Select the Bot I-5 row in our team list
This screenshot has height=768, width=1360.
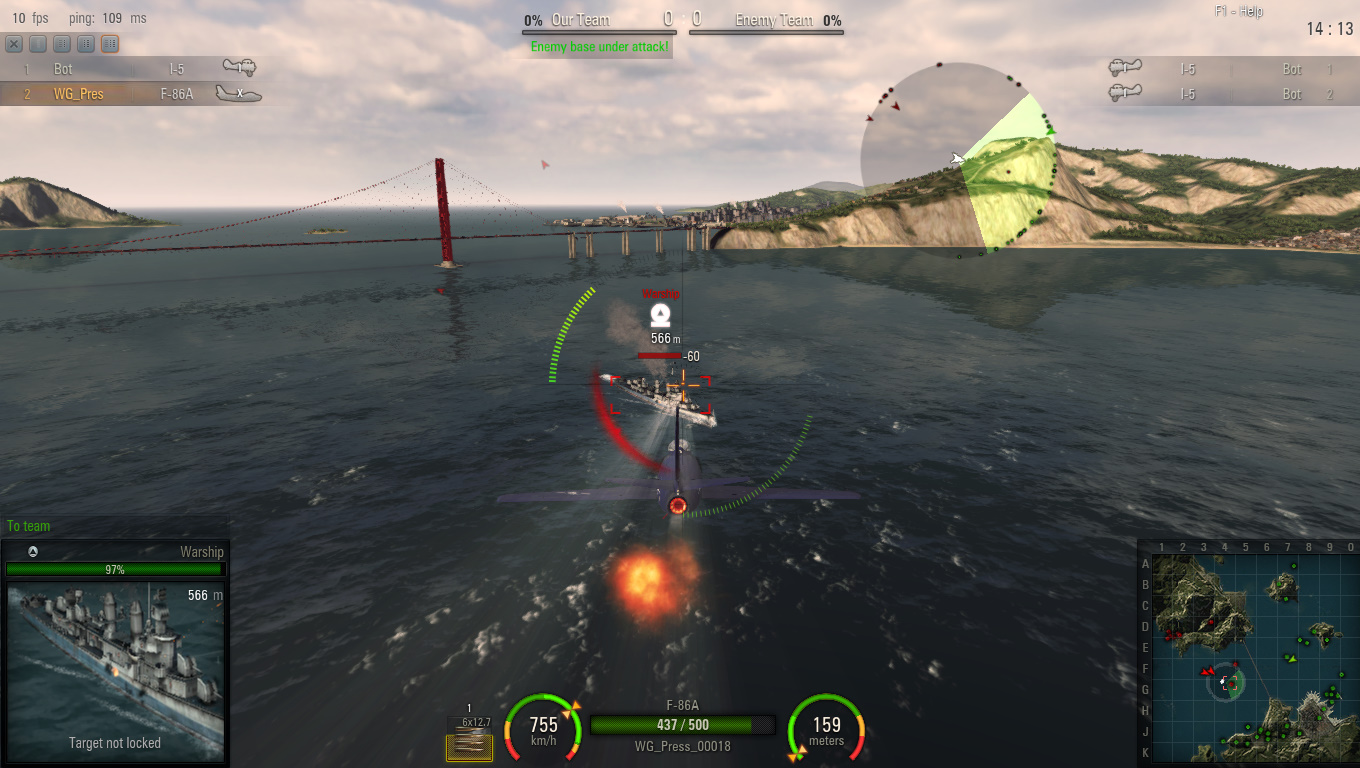click(x=130, y=69)
